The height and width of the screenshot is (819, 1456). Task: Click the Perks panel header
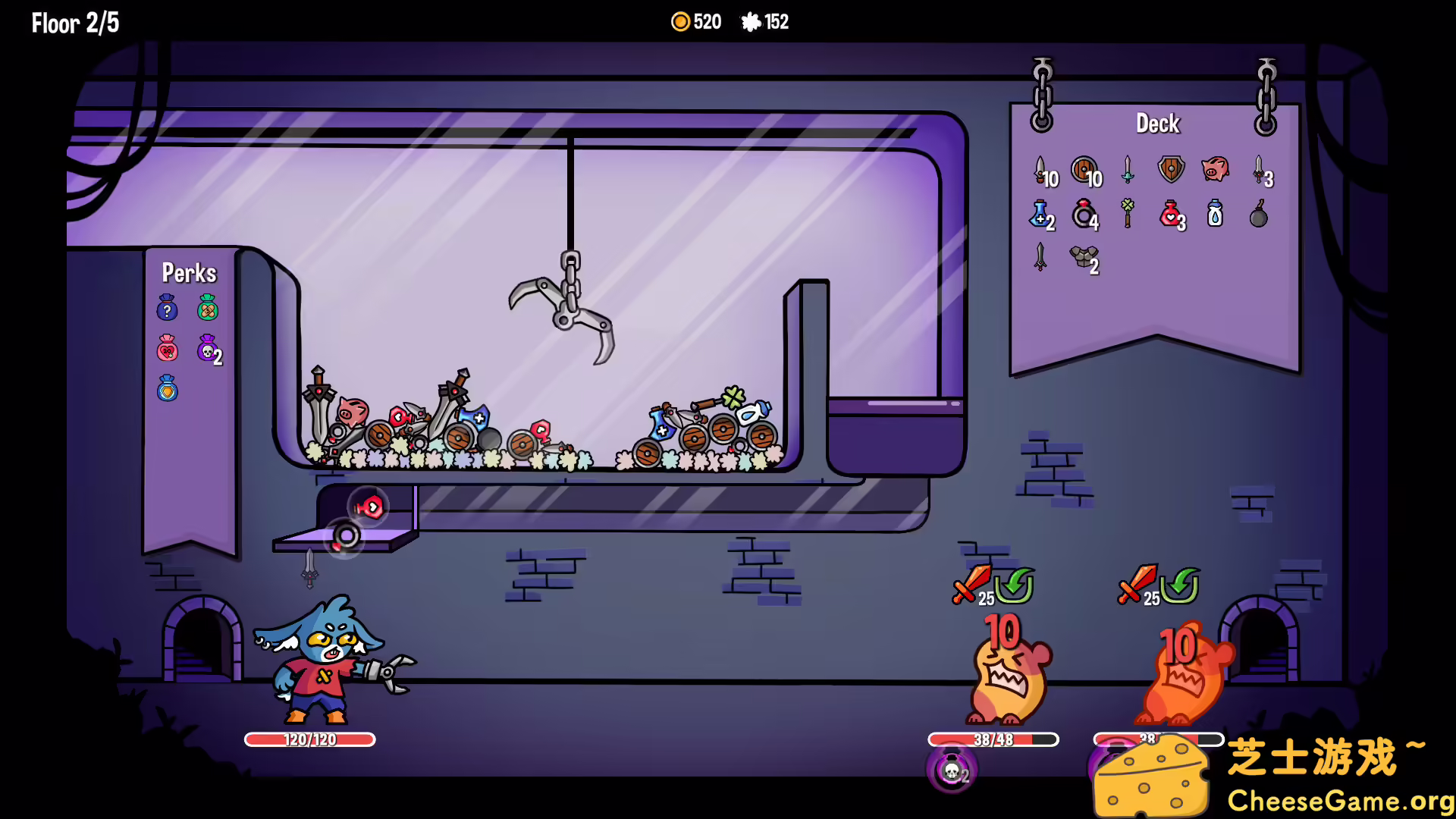(x=190, y=274)
